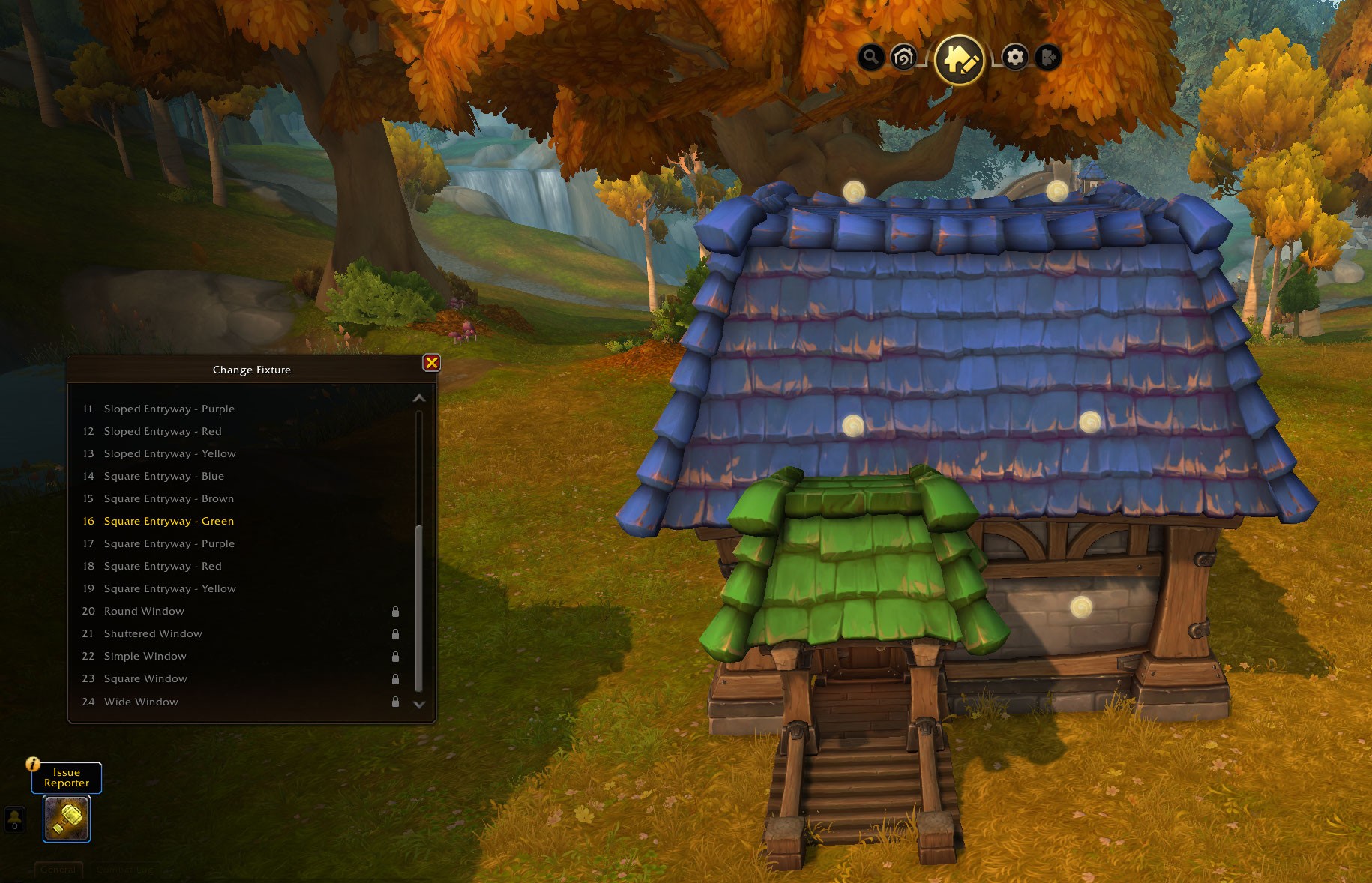Image resolution: width=1372 pixels, height=883 pixels.
Task: Choose Square Entryway - Brown option
Action: [169, 498]
